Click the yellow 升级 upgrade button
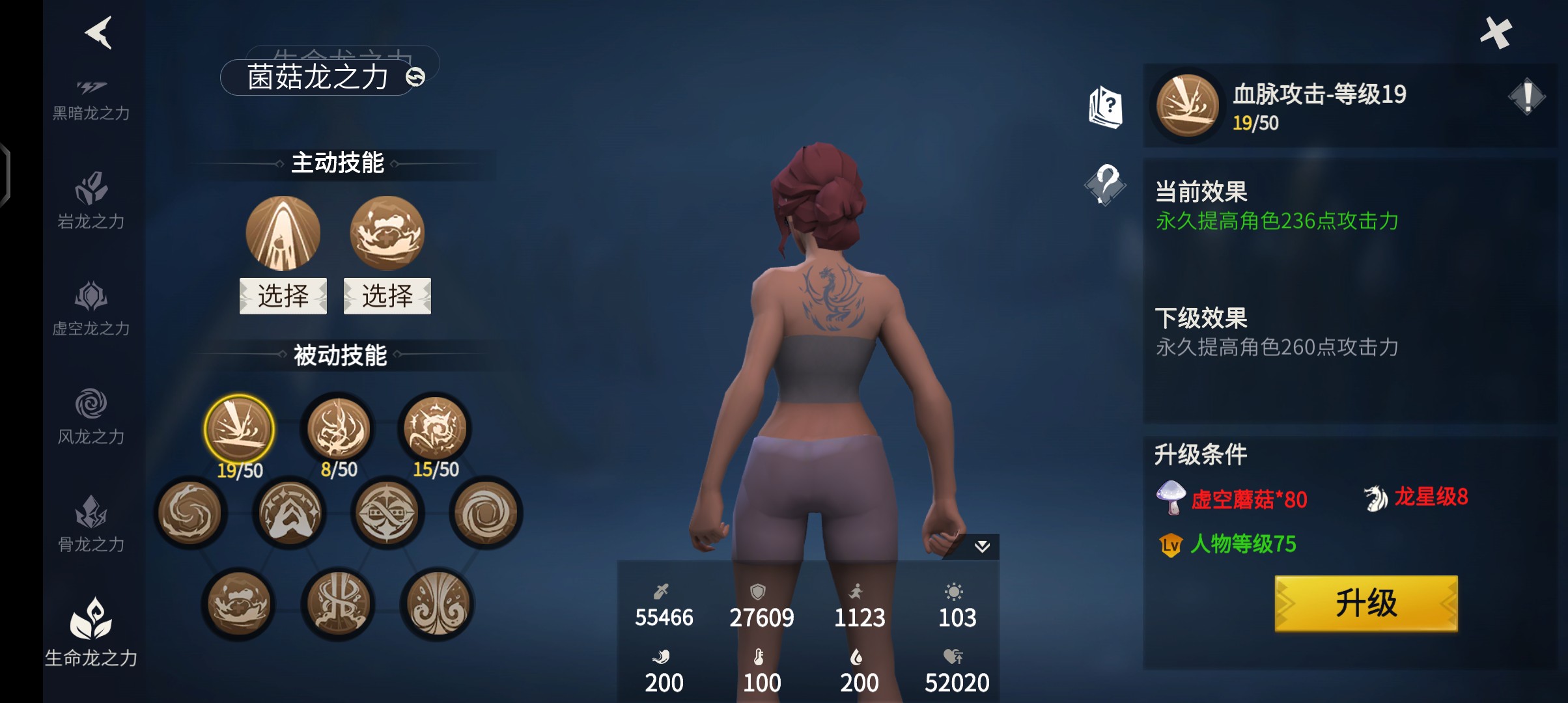The image size is (1568, 703). (1365, 603)
